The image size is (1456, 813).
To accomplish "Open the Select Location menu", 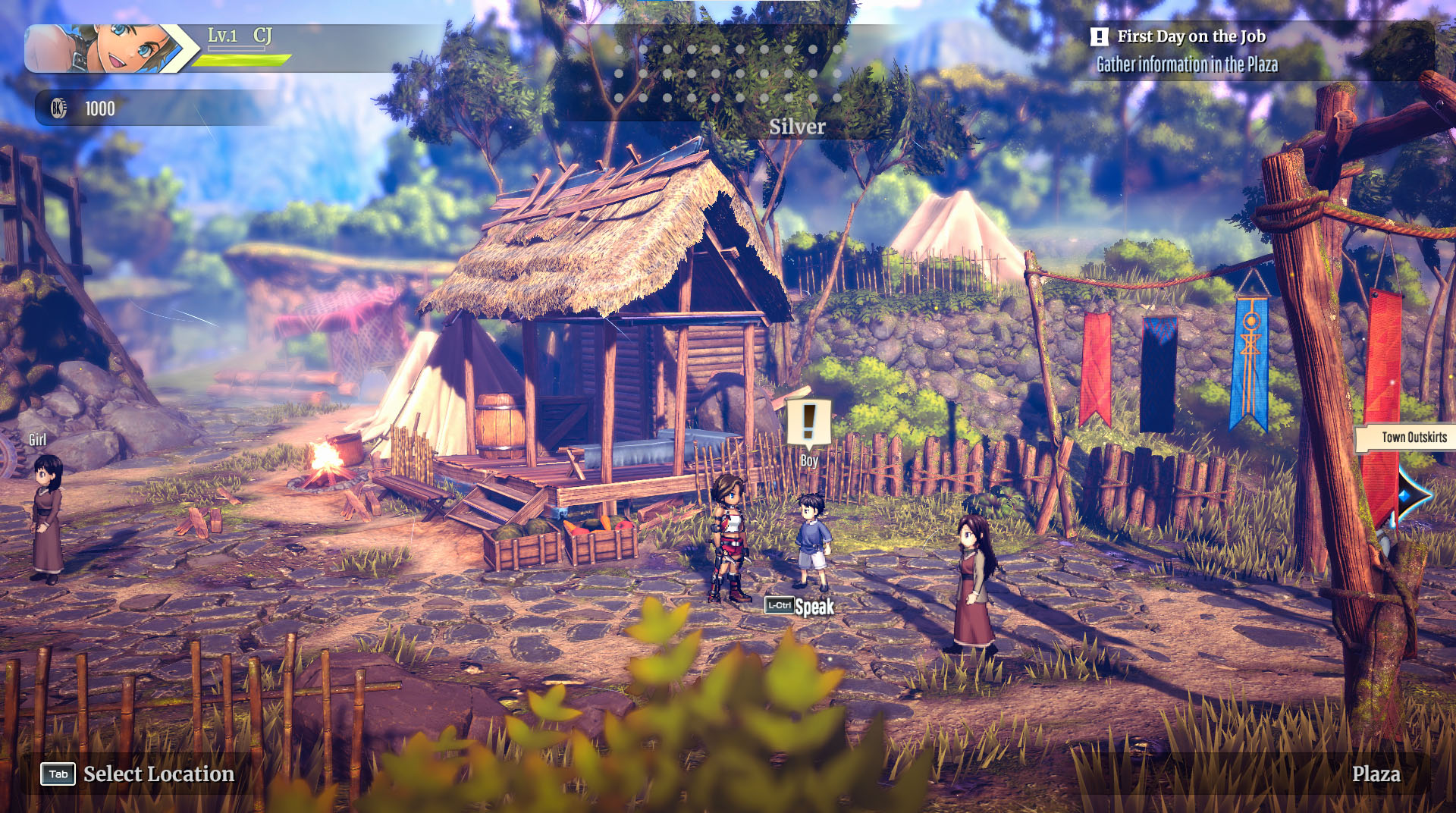I will point(137,774).
